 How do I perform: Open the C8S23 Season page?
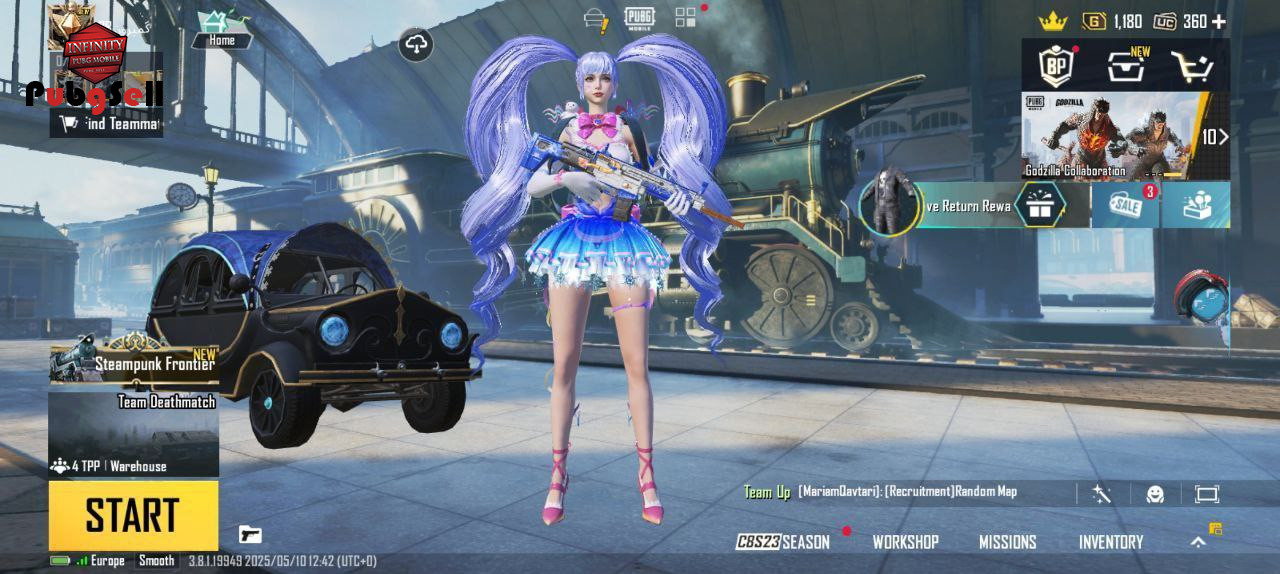coord(783,542)
